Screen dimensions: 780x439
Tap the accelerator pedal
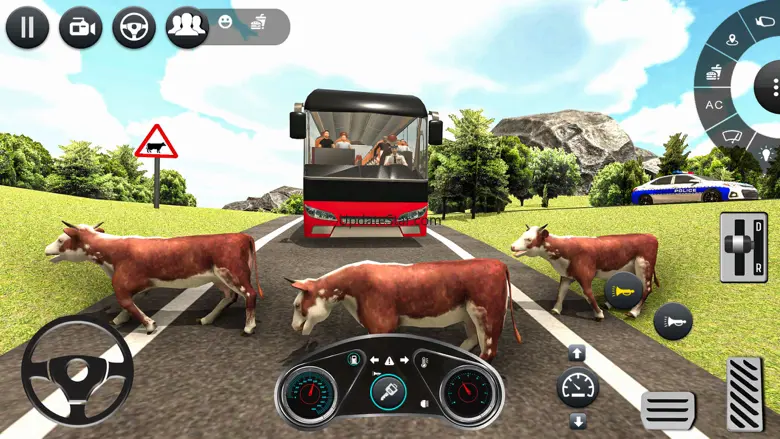[x=743, y=393]
